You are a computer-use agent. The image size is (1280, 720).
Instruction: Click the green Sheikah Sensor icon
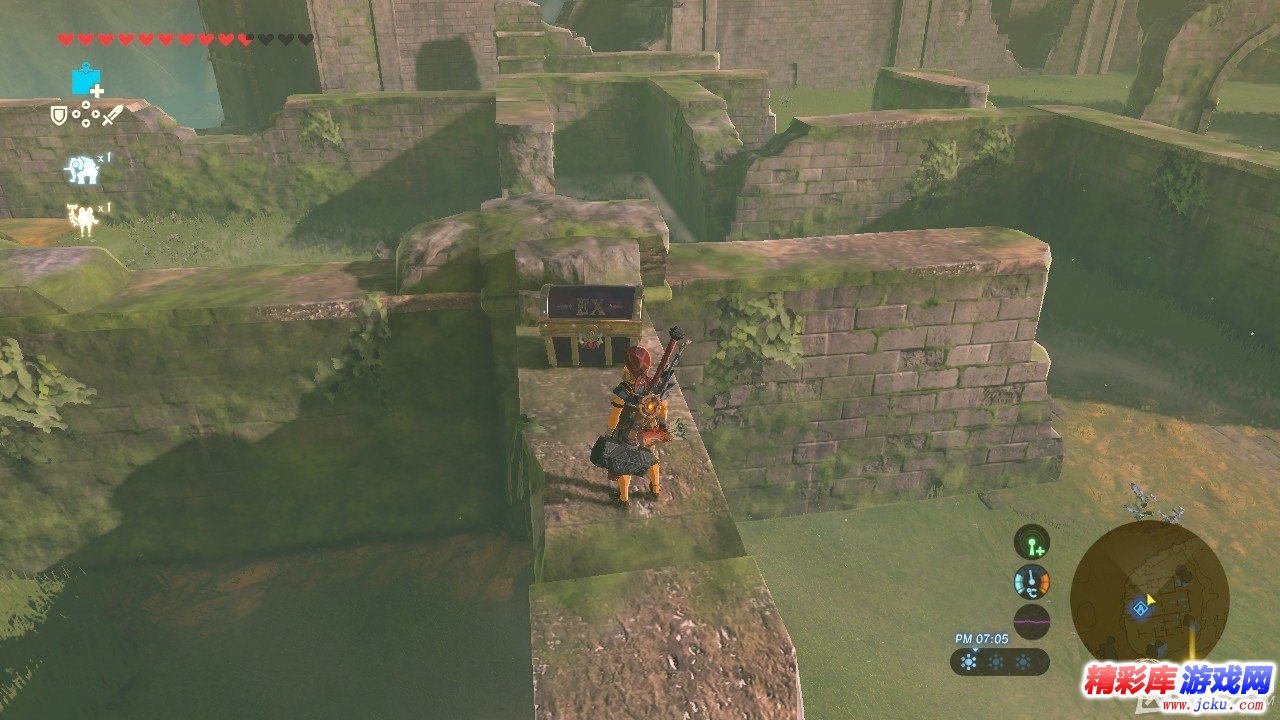1031,542
